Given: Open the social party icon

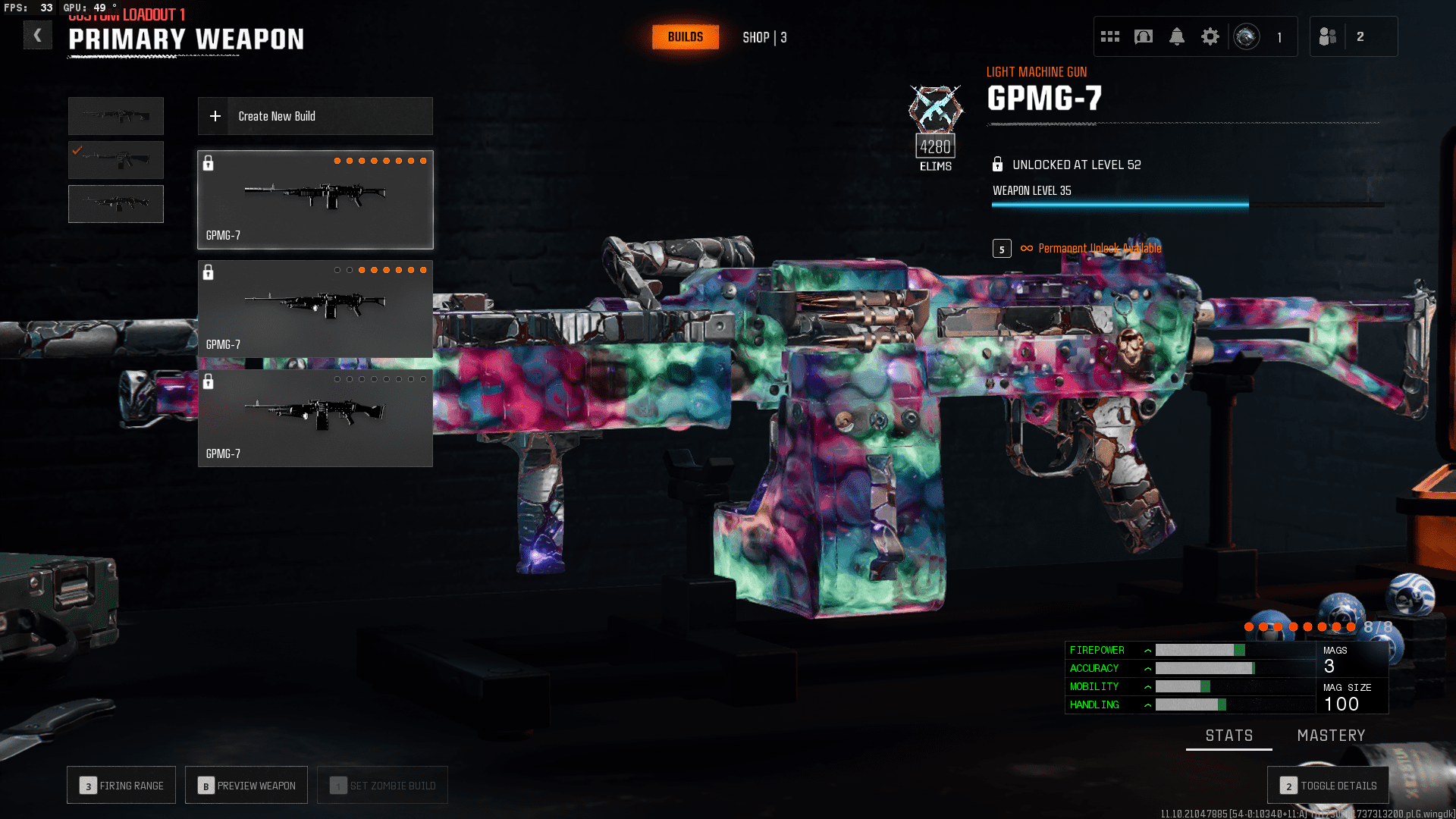Looking at the screenshot, I should click(1327, 36).
